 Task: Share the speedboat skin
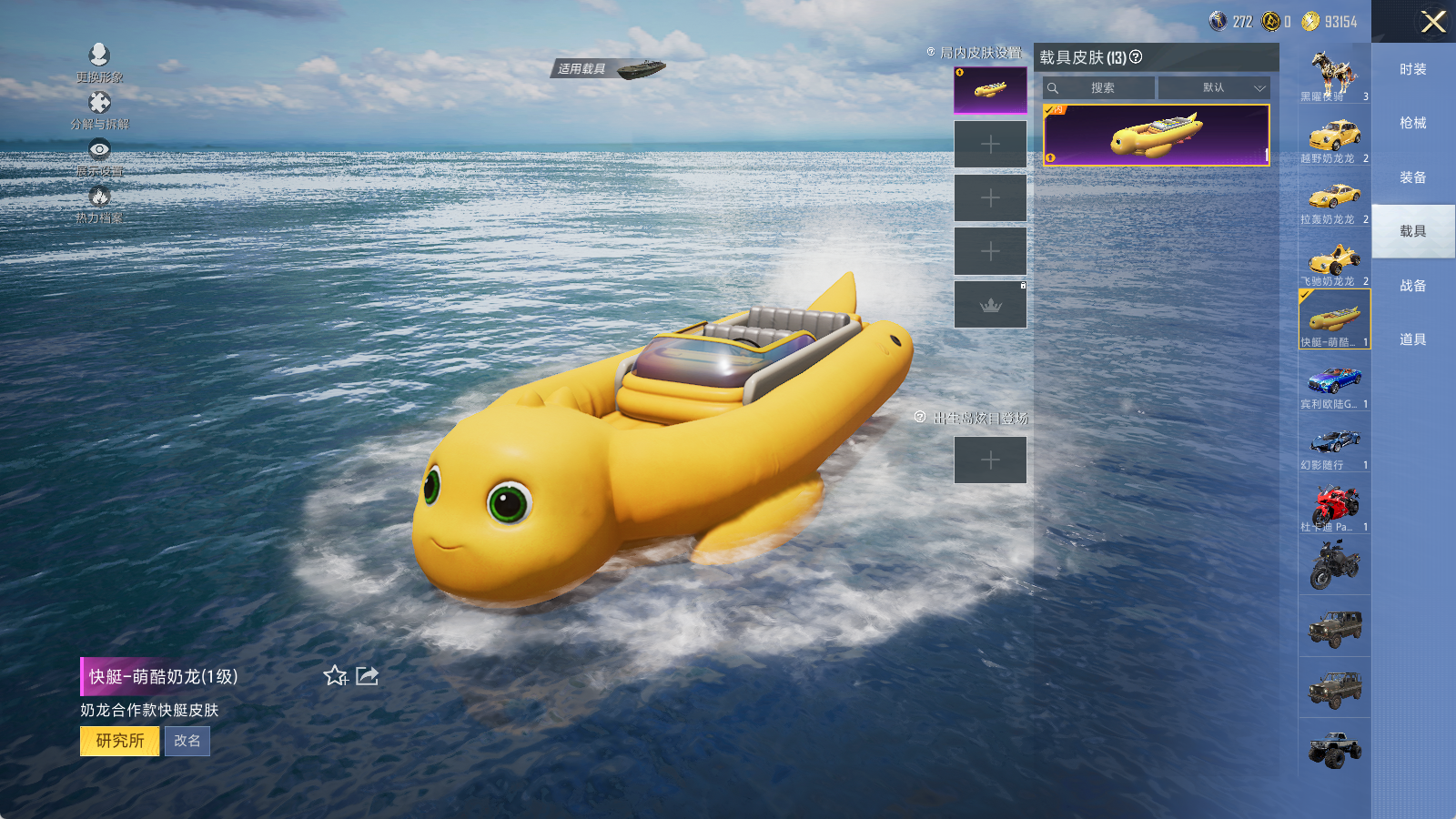tap(367, 675)
